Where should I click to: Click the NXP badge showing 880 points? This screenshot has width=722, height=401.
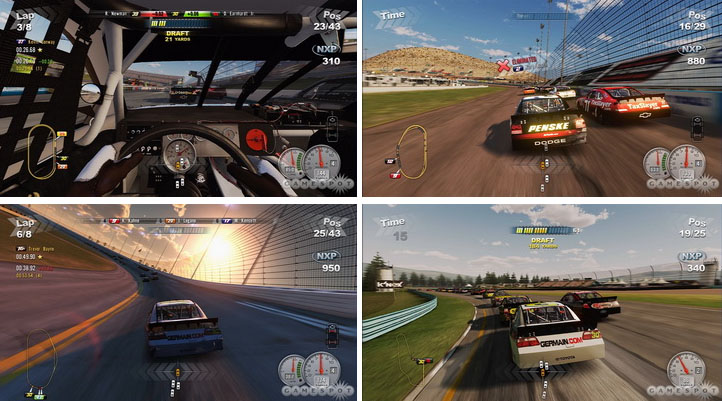coord(689,49)
